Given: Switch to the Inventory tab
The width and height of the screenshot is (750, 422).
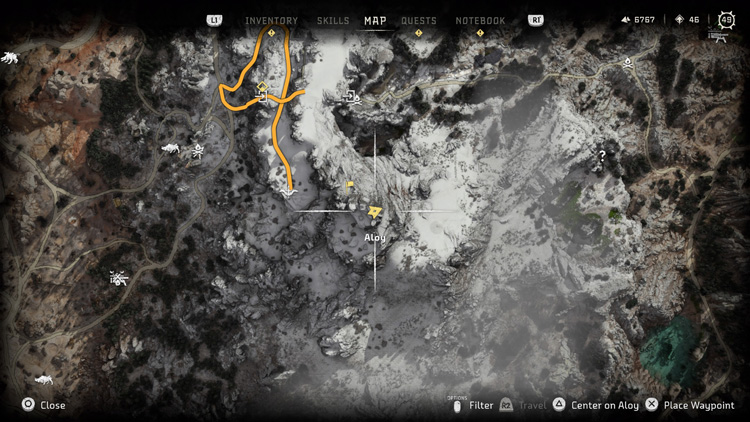Looking at the screenshot, I should click(x=271, y=21).
